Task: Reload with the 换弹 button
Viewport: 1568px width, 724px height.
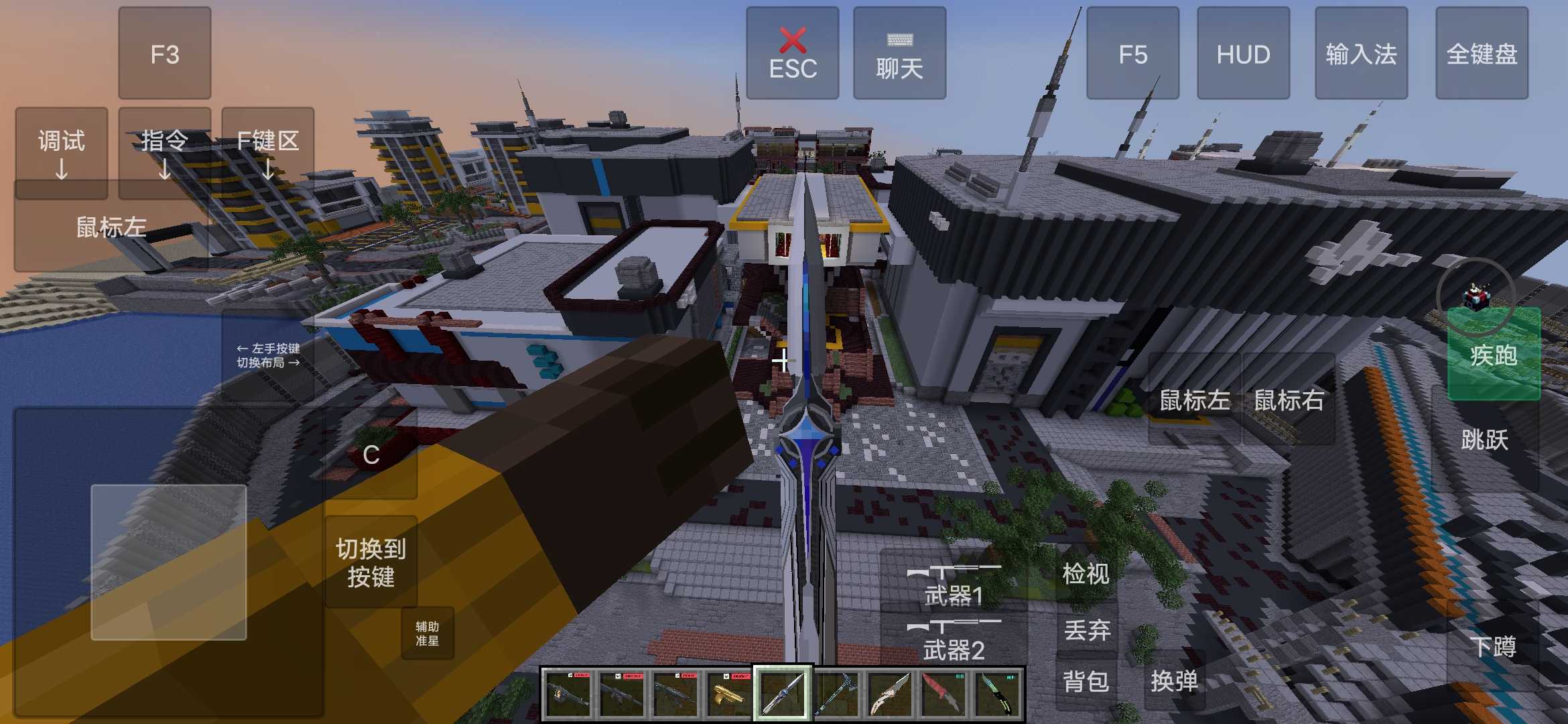Action: coord(1174,682)
